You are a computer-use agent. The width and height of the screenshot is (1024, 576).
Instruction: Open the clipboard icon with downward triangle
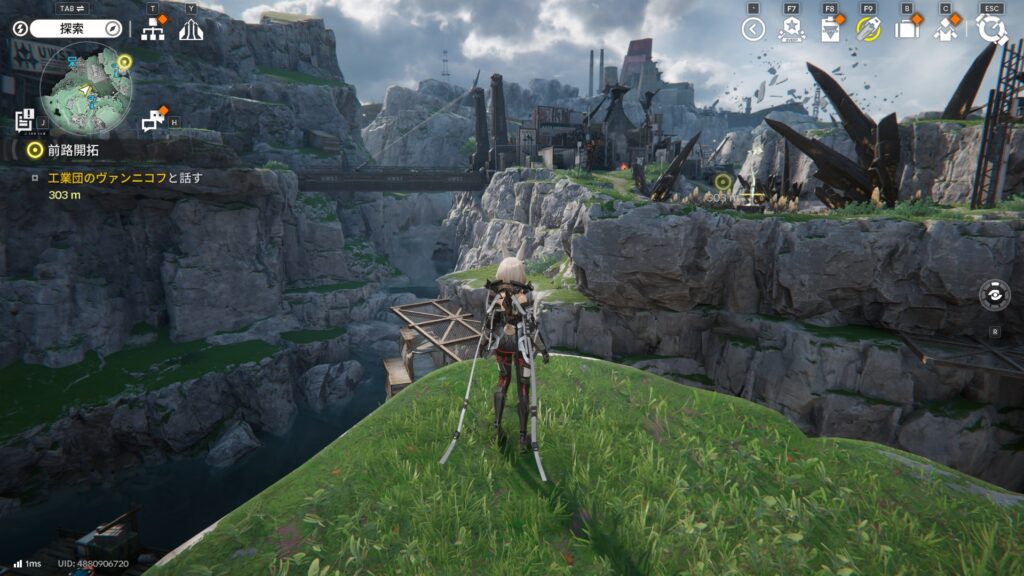pos(830,29)
